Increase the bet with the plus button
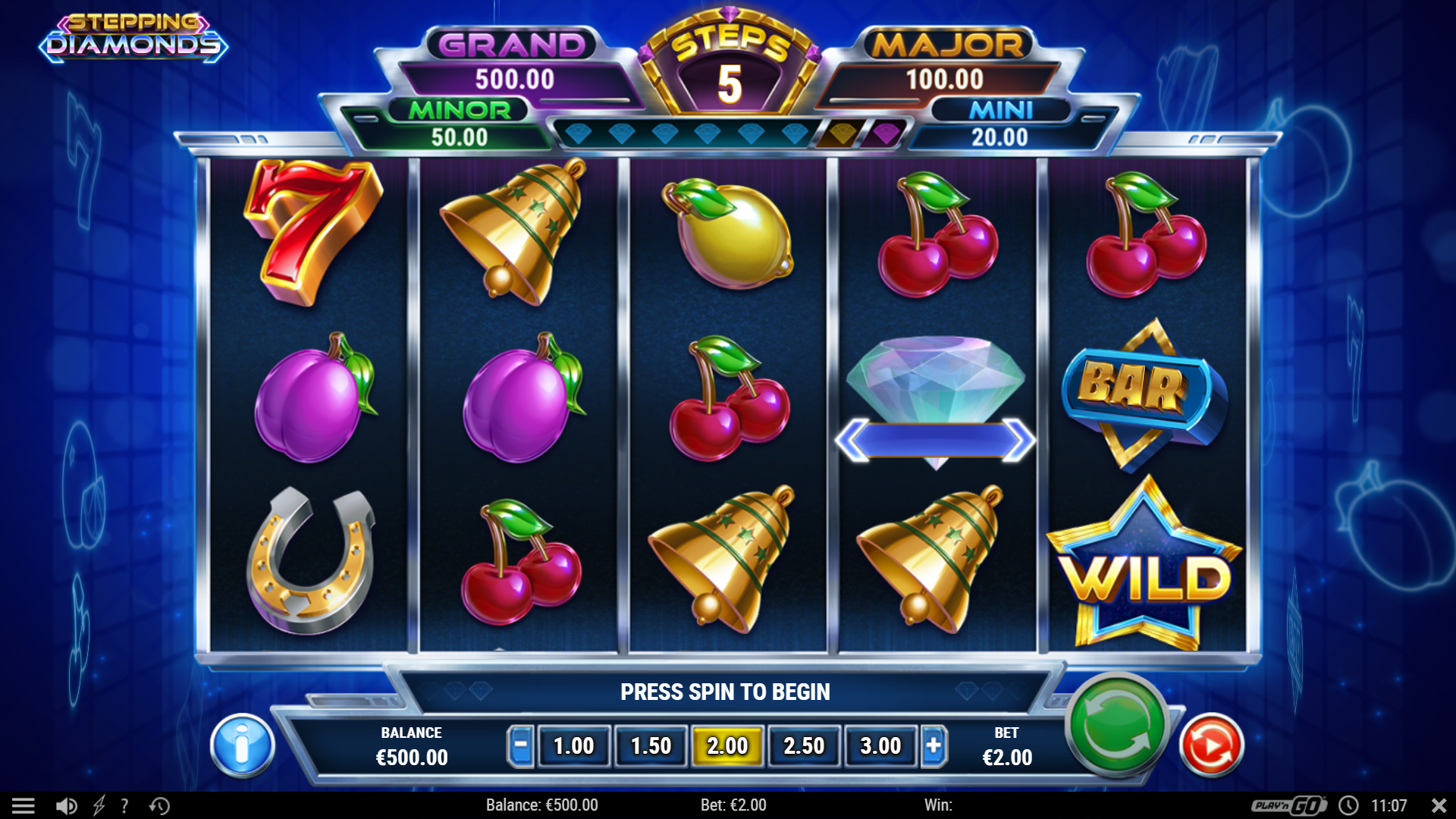 pos(934,746)
